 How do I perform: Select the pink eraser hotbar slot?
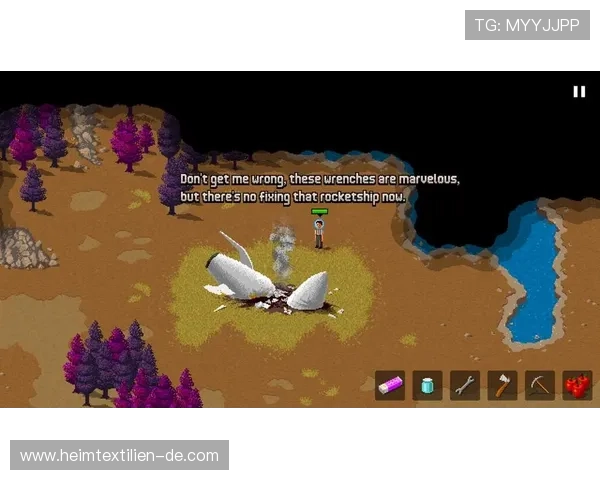click(x=390, y=385)
